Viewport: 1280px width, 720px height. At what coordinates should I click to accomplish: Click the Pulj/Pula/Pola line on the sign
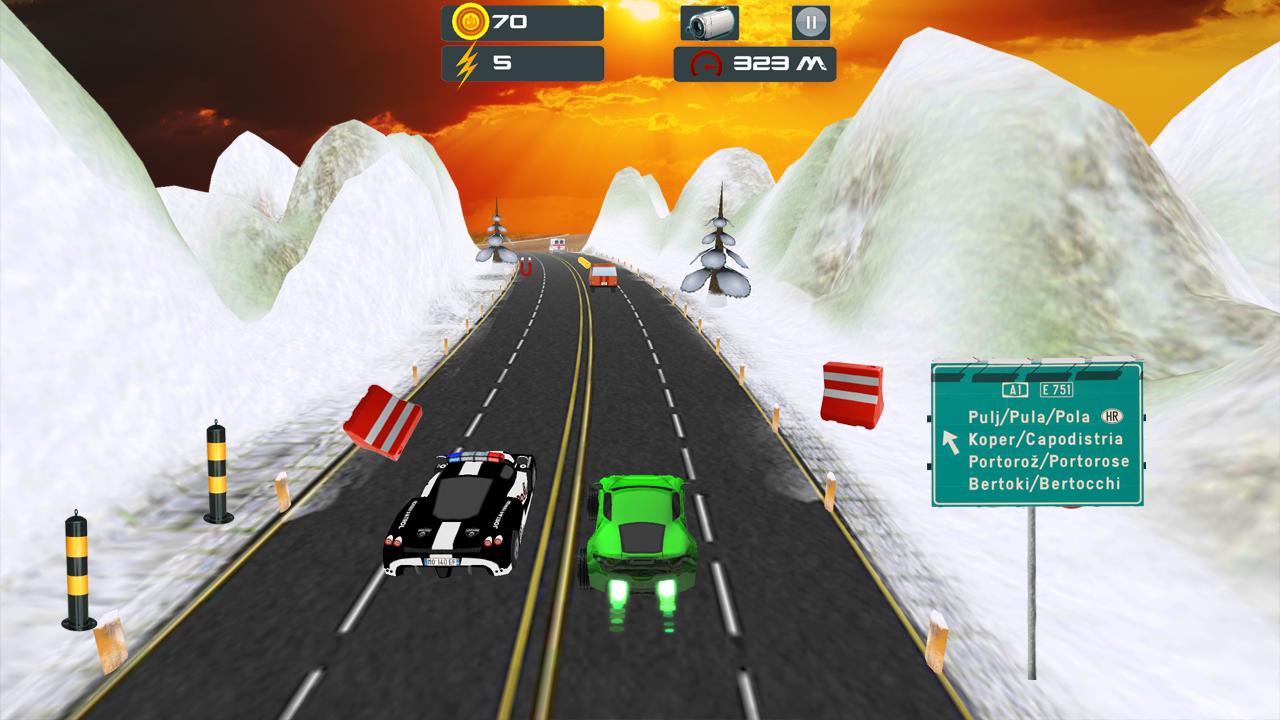point(1028,416)
